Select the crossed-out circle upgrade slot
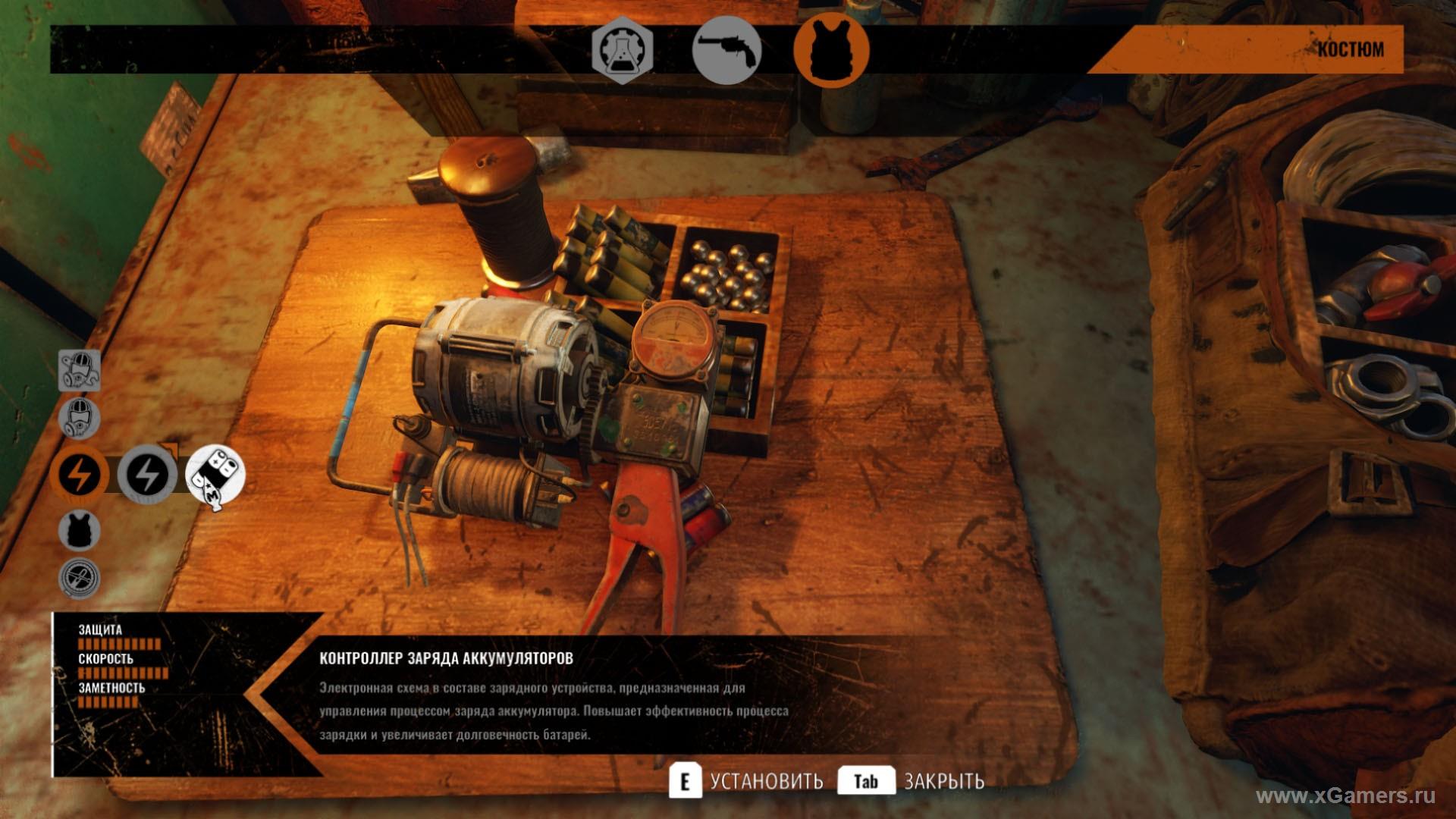This screenshot has width=1456, height=819. 80,578
